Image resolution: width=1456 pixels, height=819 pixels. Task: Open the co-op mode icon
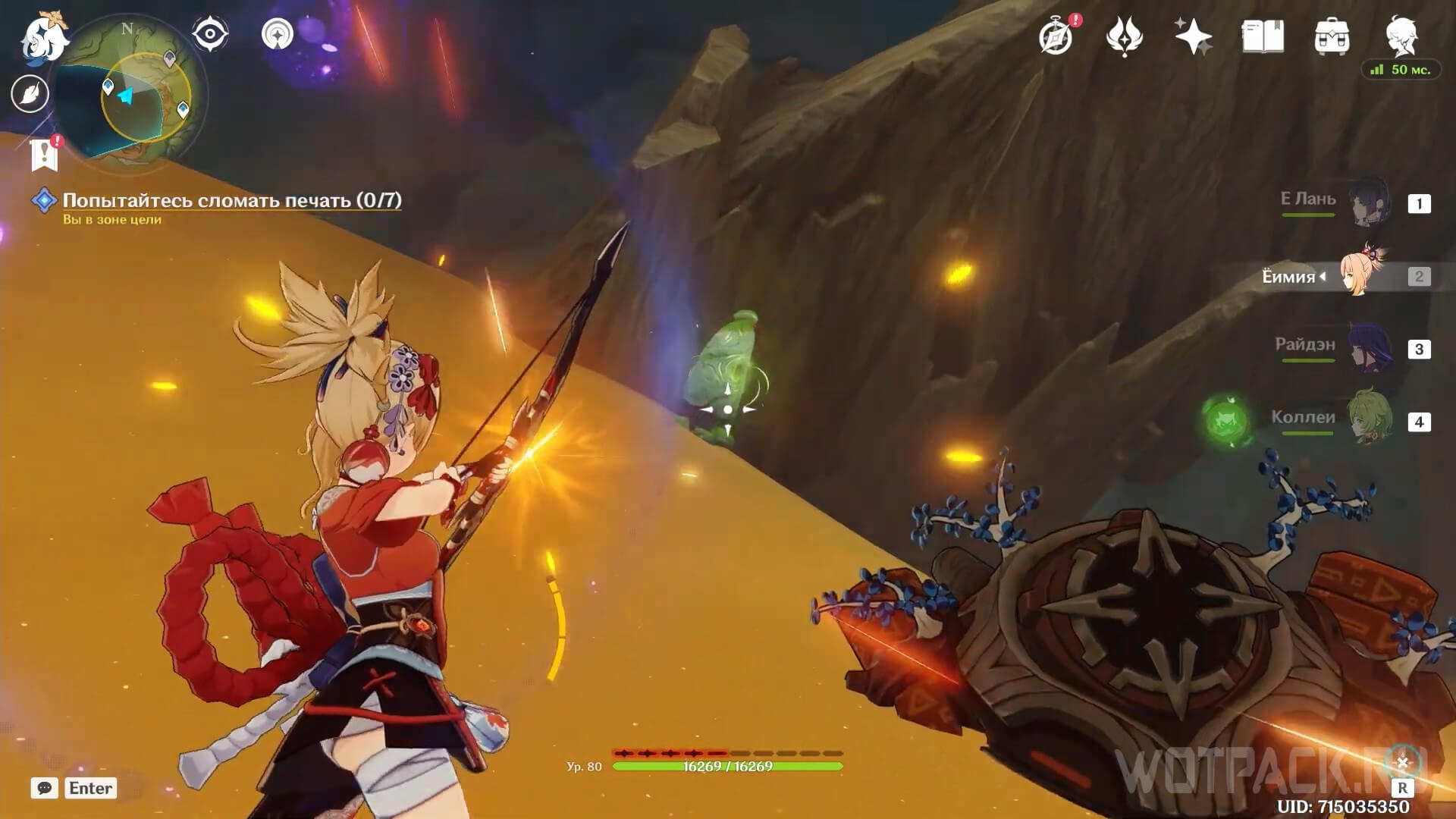pyautogui.click(x=278, y=34)
